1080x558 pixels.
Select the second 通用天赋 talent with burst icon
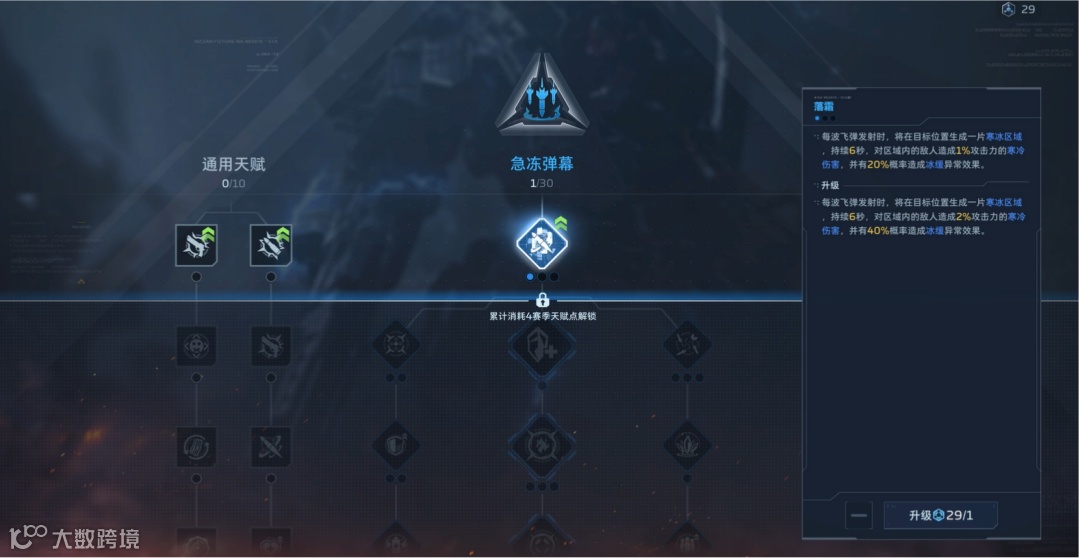(270, 244)
